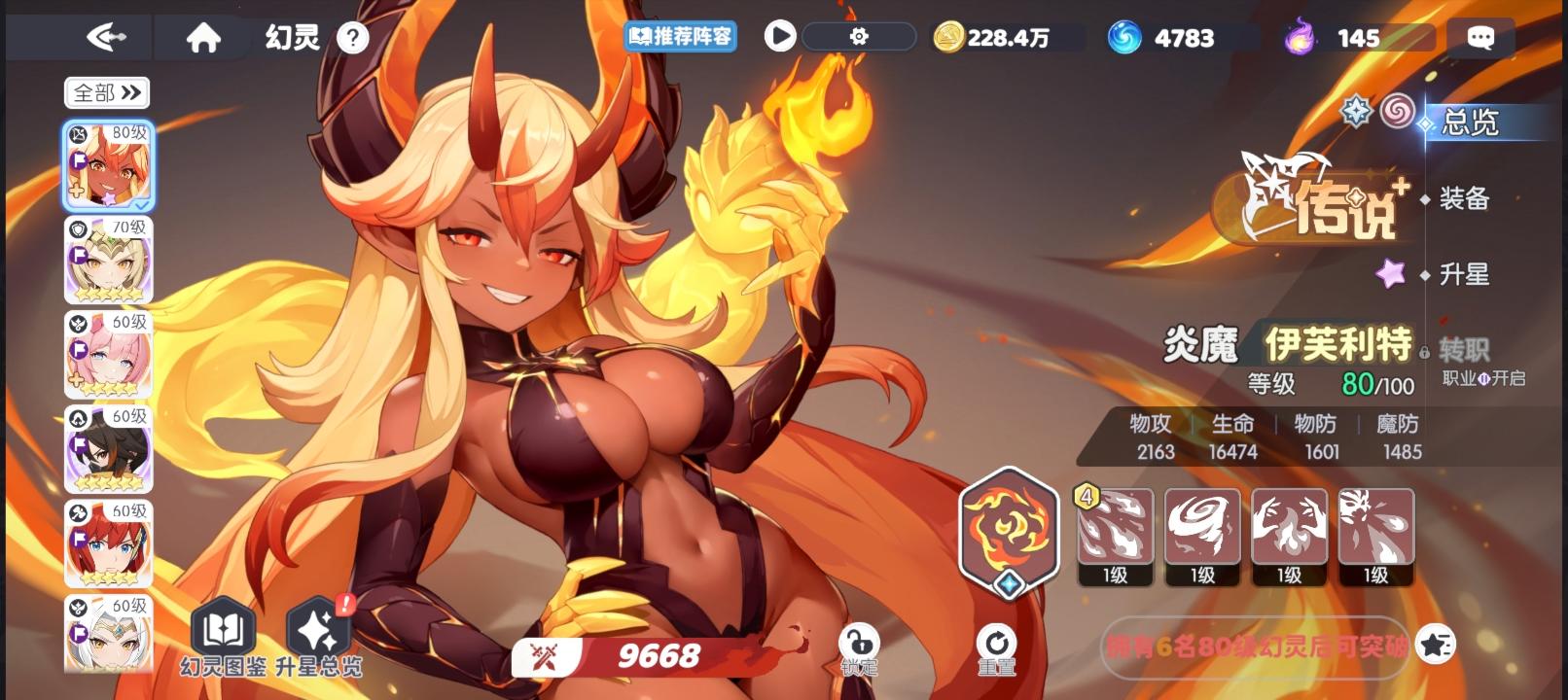Click the flame element emblem above the skills
This screenshot has width=1568, height=700.
[1008, 533]
